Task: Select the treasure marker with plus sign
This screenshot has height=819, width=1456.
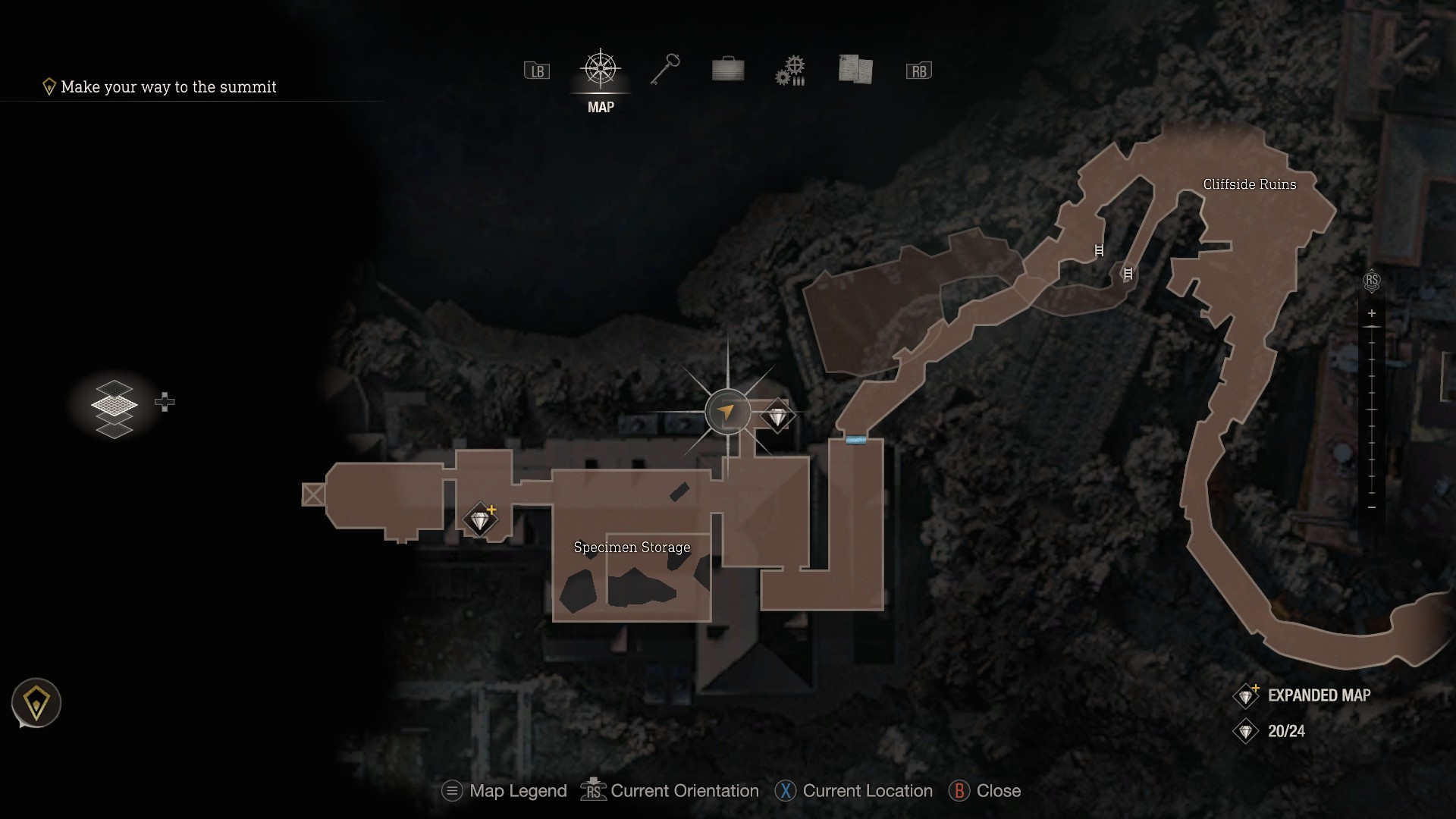Action: [481, 520]
